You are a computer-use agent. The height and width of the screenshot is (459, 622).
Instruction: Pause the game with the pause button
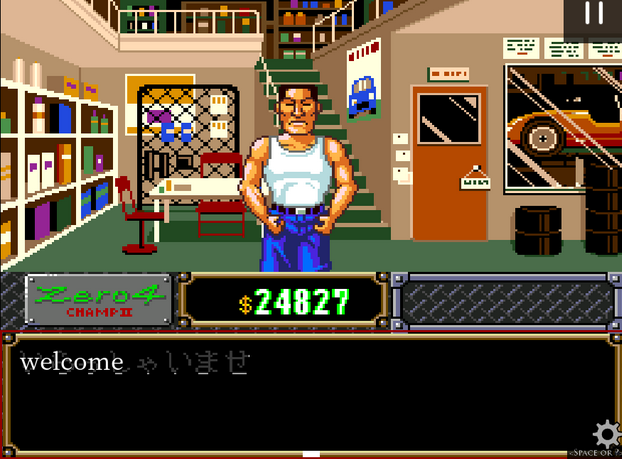tap(594, 14)
